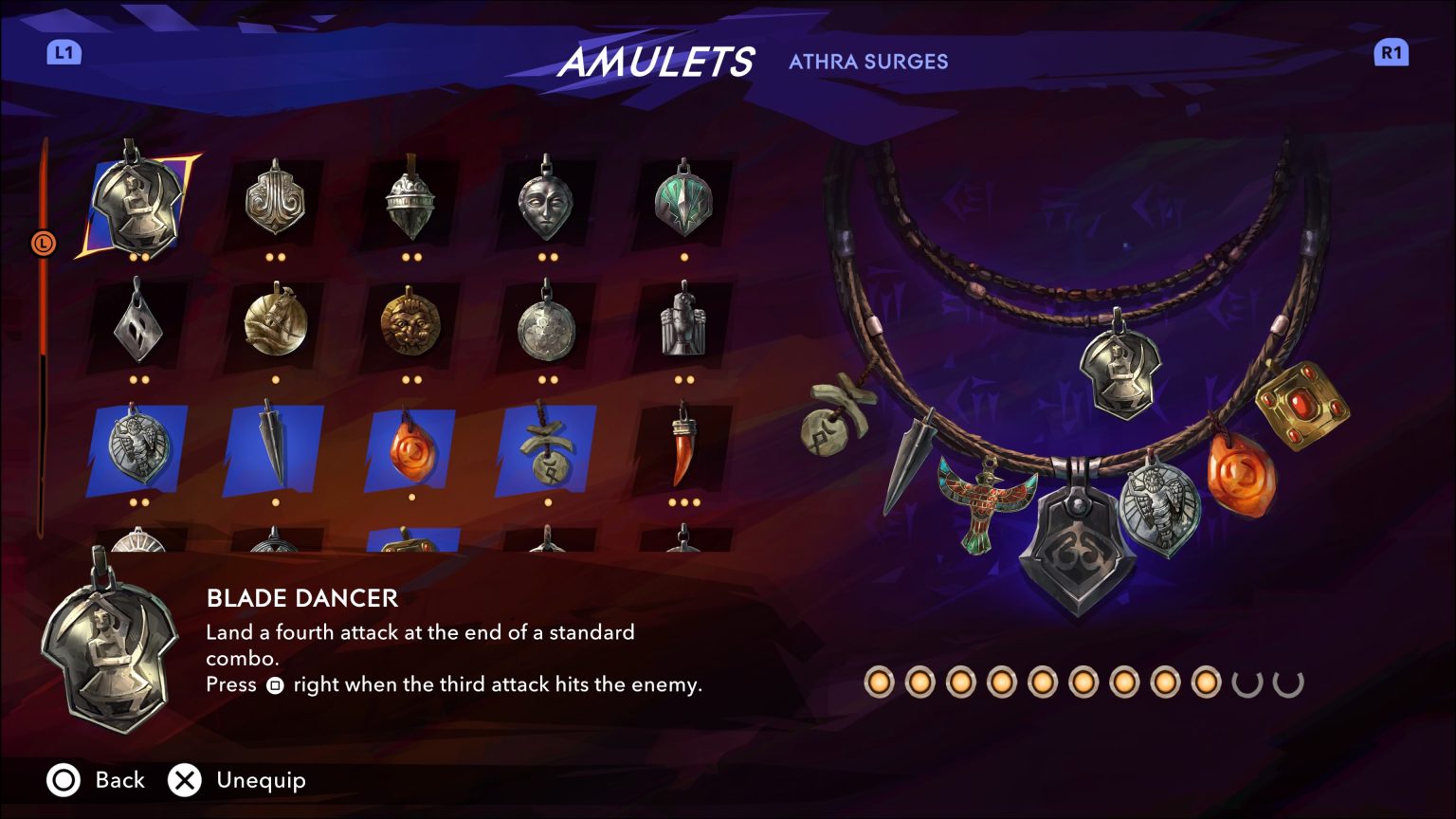
Task: Select the silver face mask amulet
Action: 547,202
